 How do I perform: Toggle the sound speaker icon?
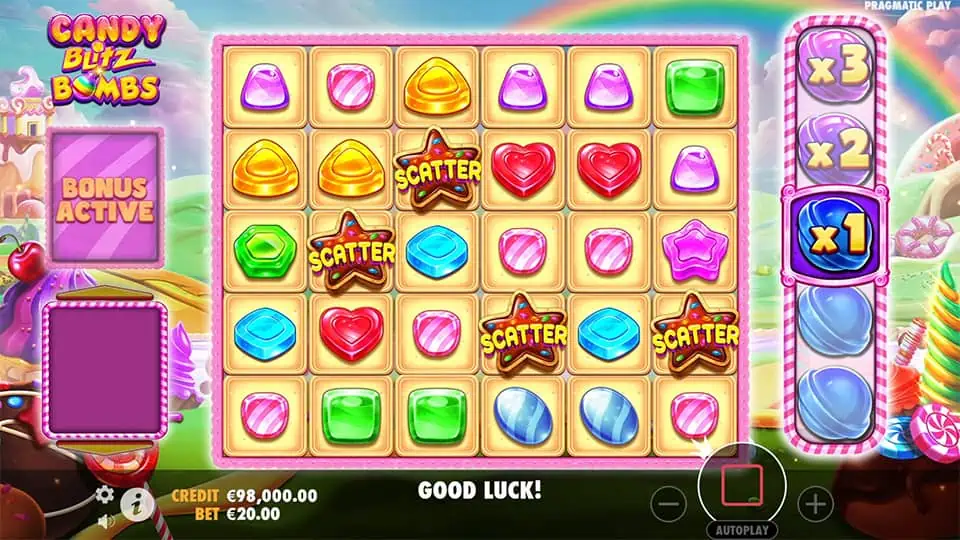pyautogui.click(x=106, y=520)
